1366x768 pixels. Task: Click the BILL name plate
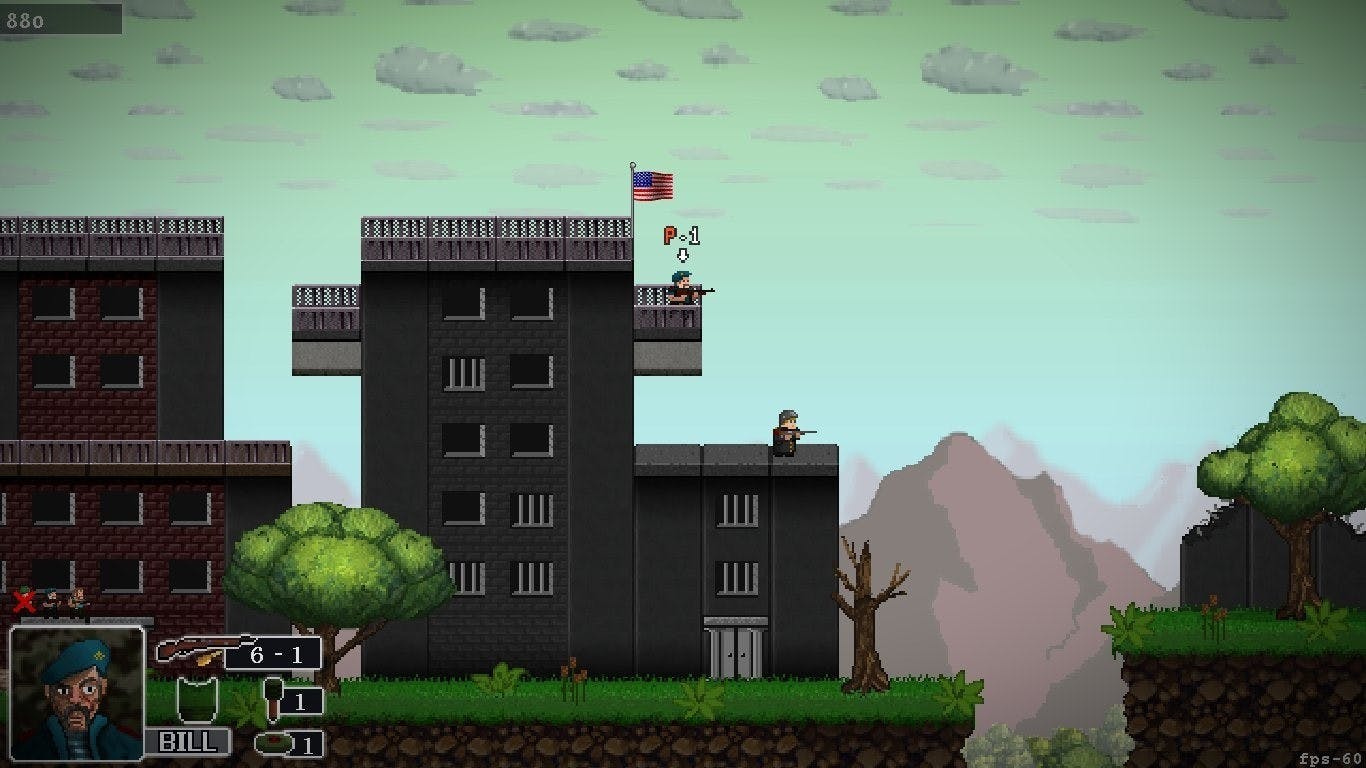point(188,741)
